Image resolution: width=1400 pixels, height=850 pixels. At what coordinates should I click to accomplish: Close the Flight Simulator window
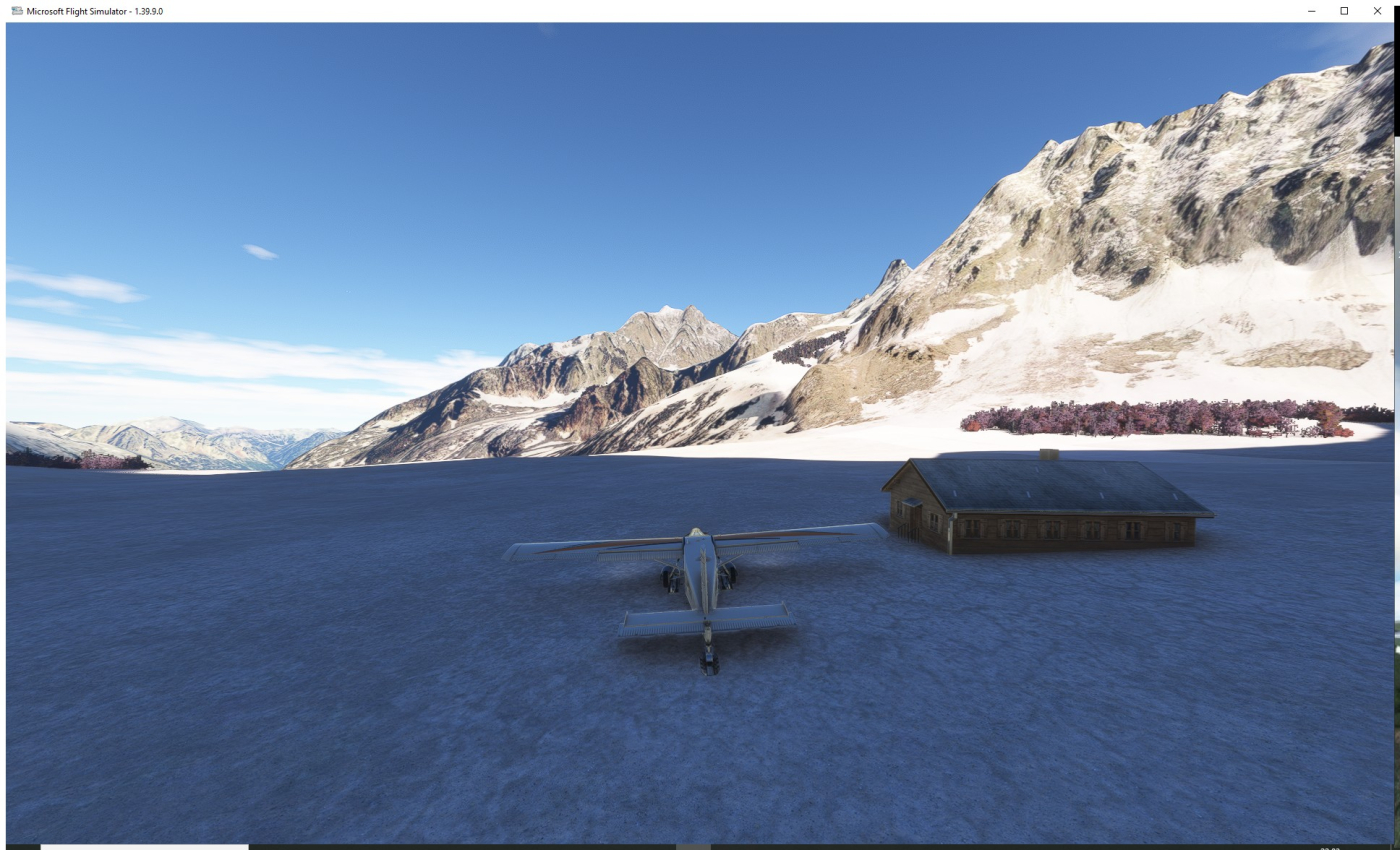[1377, 11]
